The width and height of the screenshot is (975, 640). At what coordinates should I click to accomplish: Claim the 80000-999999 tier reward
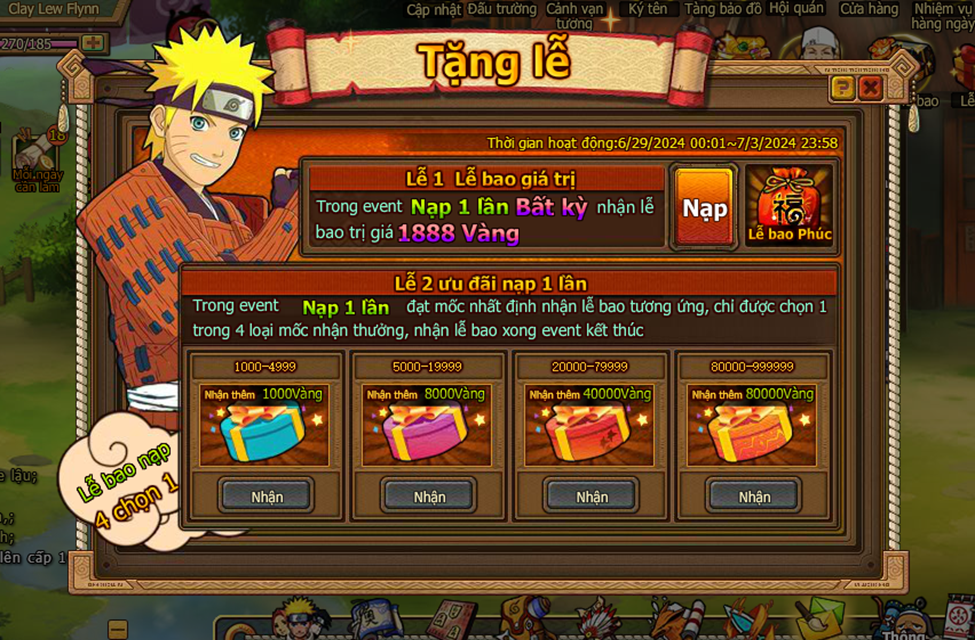tap(754, 496)
